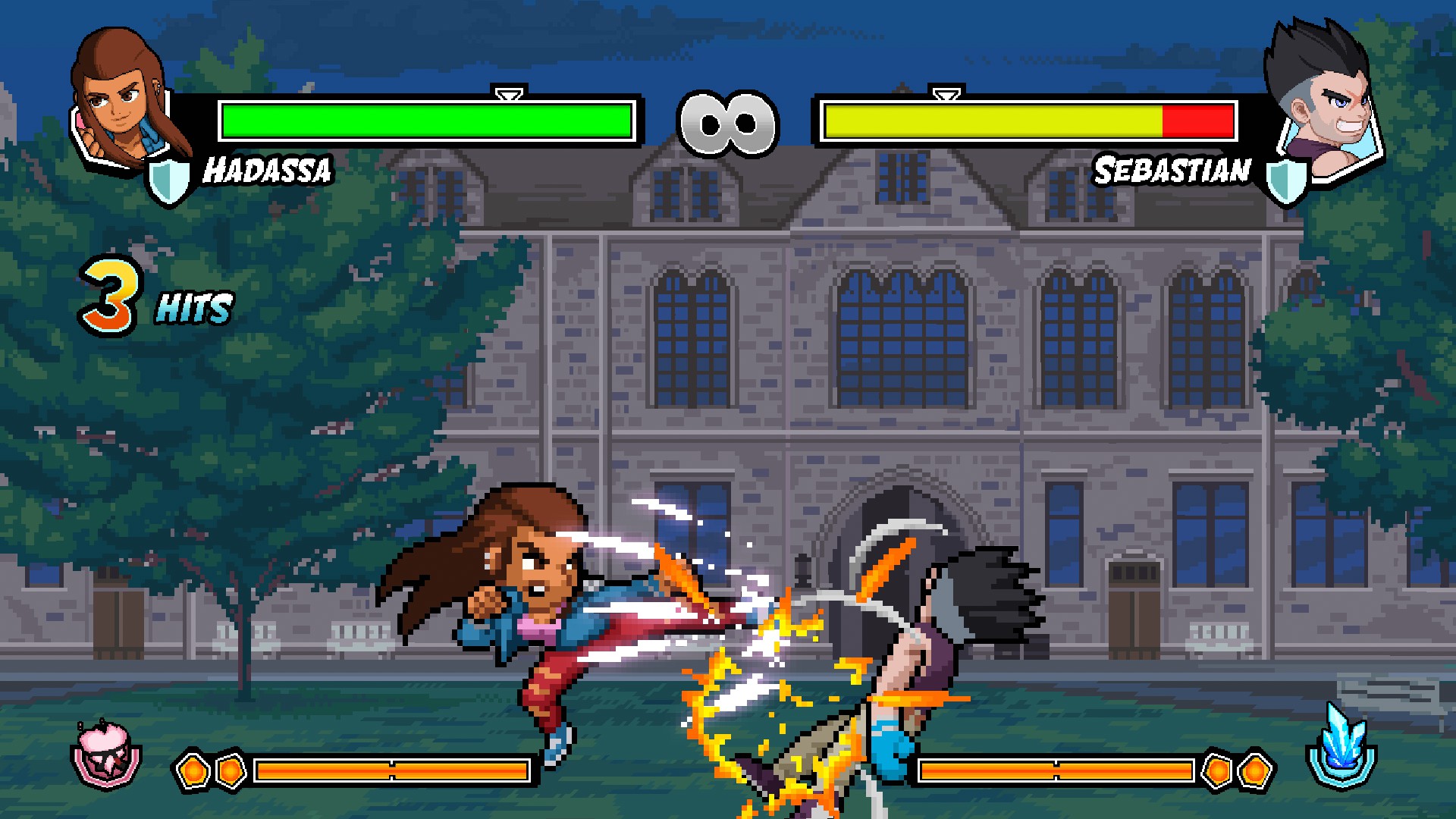1456x819 pixels.
Task: Activate the blue crystal assist icon
Action: point(1341,747)
